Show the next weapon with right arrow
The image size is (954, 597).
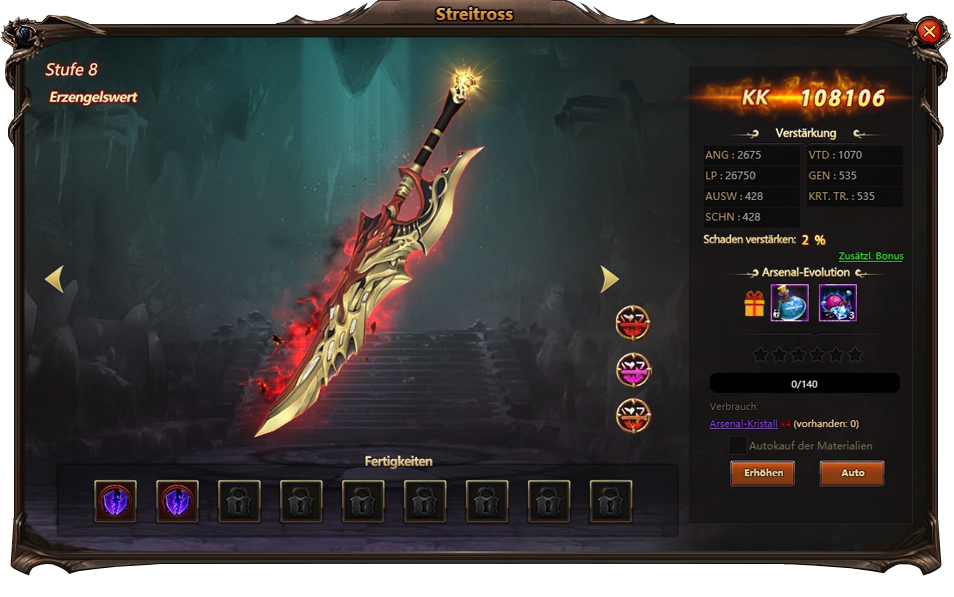[x=608, y=279]
